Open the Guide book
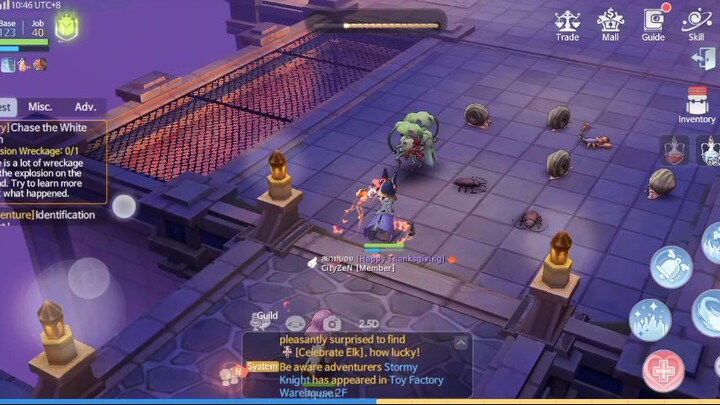The height and width of the screenshot is (405, 720). coord(653,24)
